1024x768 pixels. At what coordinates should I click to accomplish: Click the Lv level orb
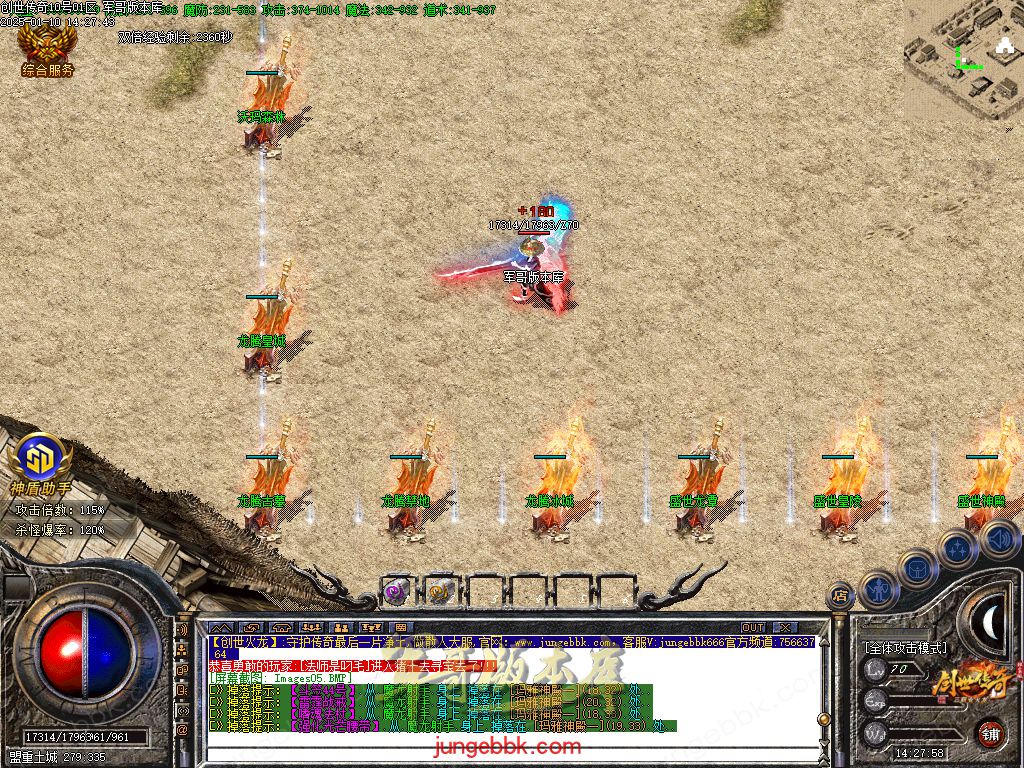[876, 669]
